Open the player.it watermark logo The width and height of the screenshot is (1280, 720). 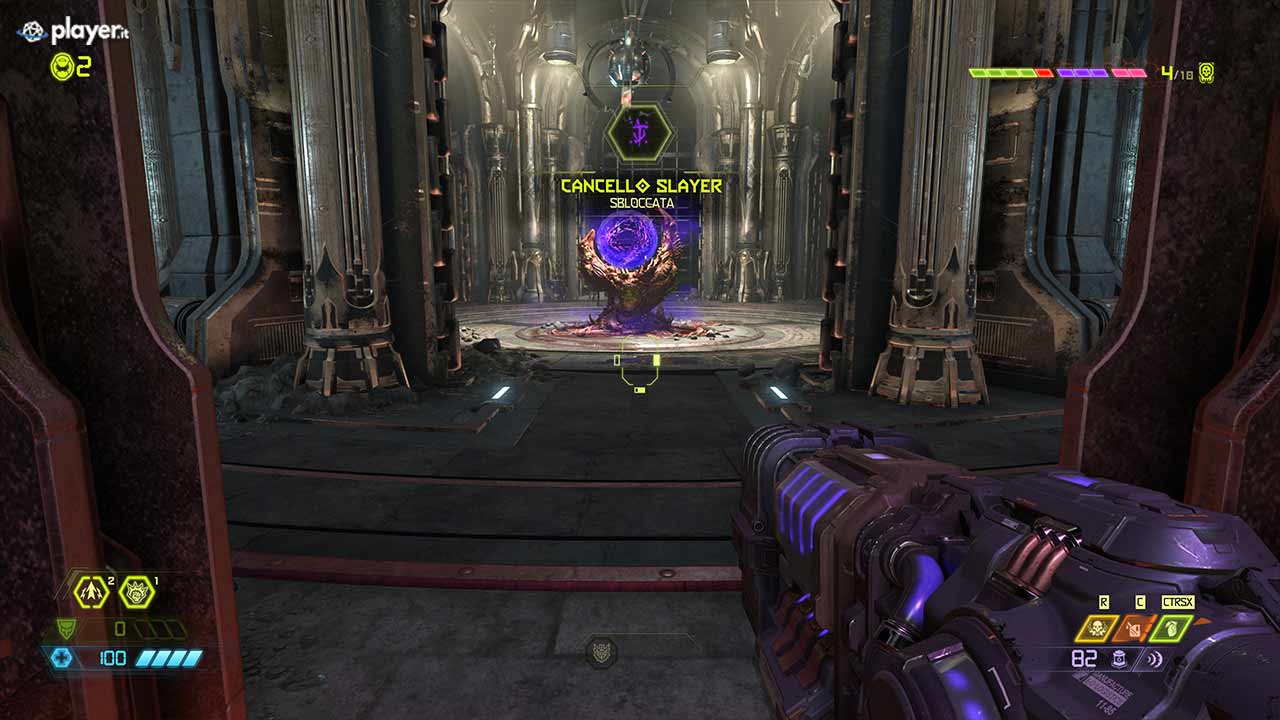[x=73, y=31]
